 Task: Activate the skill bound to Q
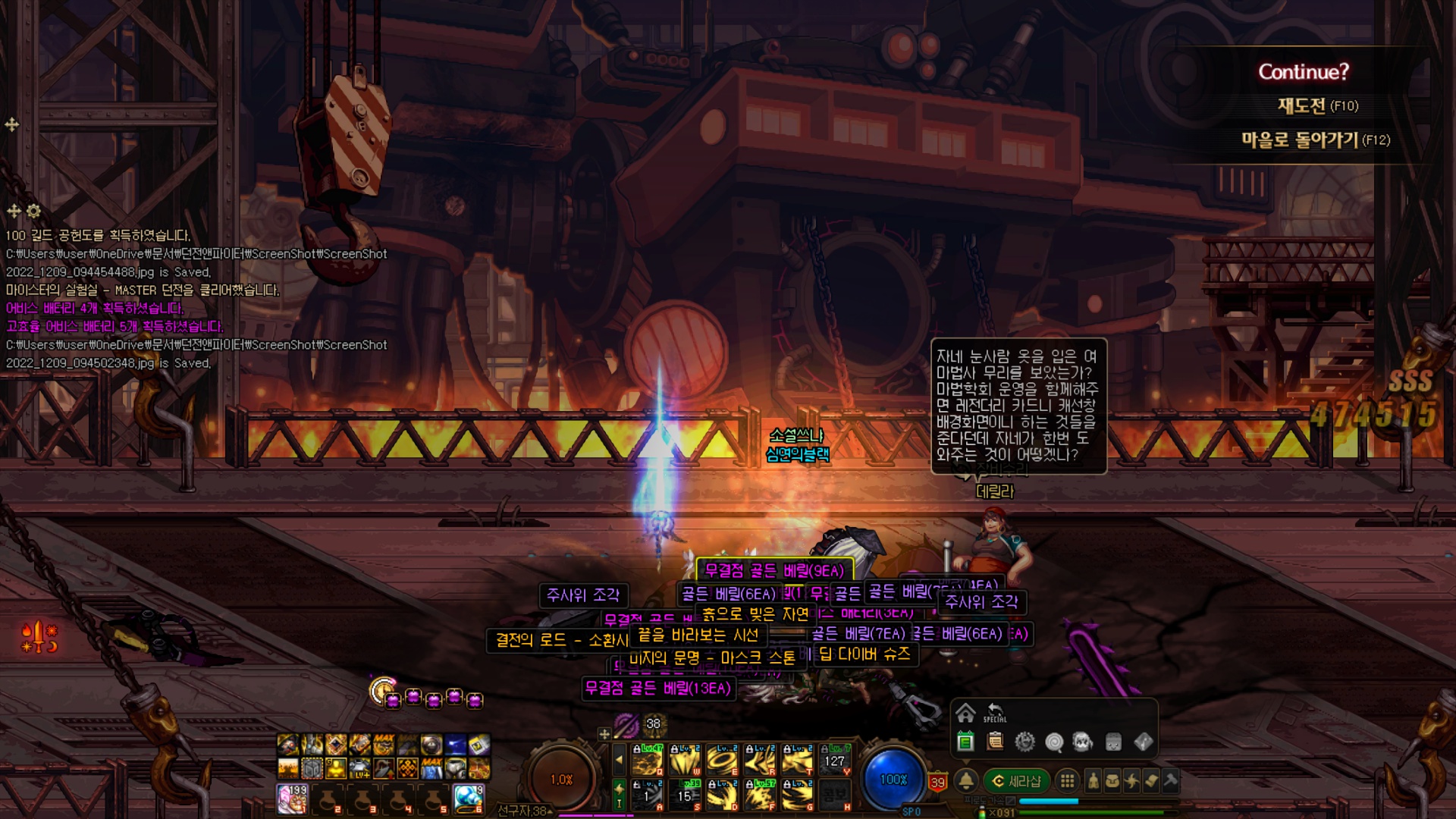pos(647,760)
